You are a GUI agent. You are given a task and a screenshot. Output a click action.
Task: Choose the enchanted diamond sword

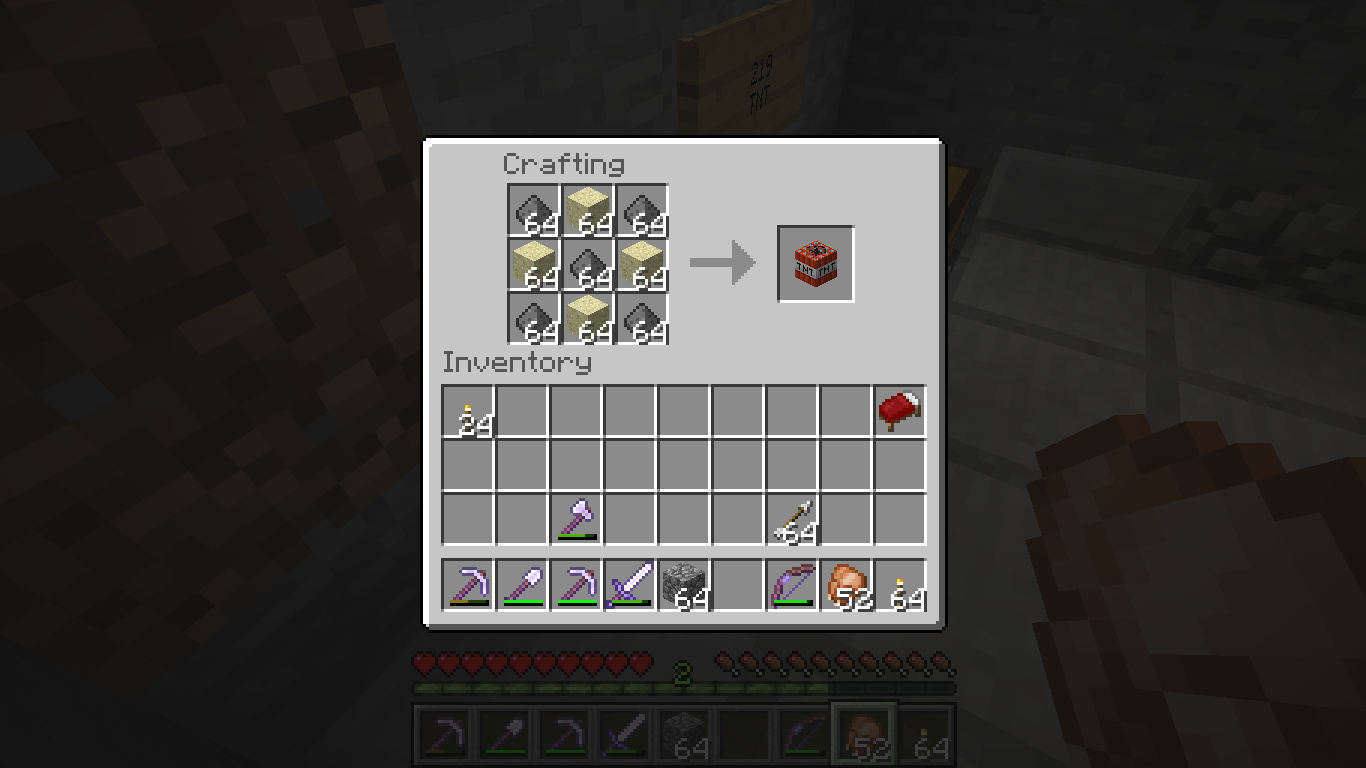[631, 585]
